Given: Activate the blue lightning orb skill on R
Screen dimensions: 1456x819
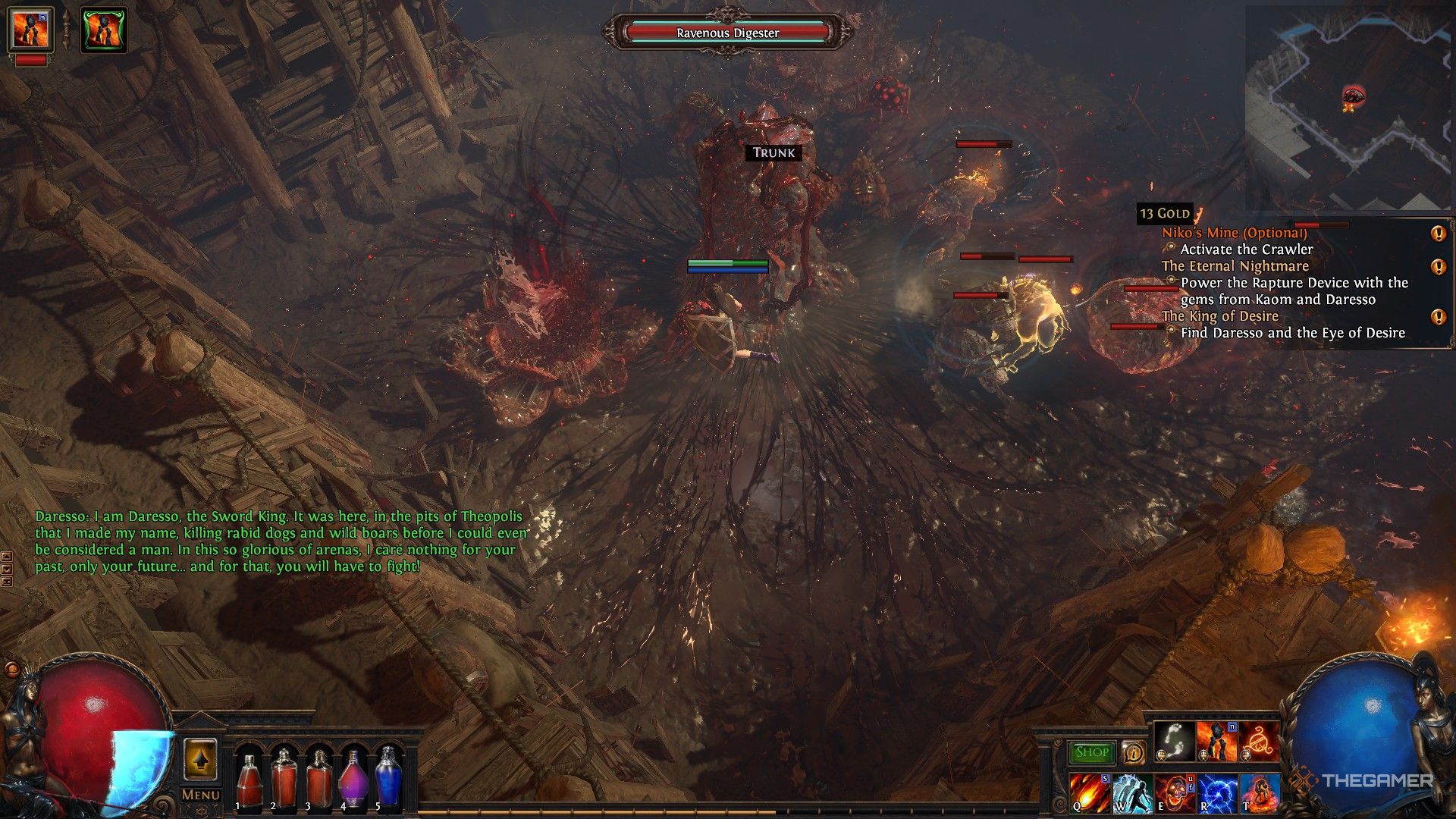Looking at the screenshot, I should [x=1217, y=792].
